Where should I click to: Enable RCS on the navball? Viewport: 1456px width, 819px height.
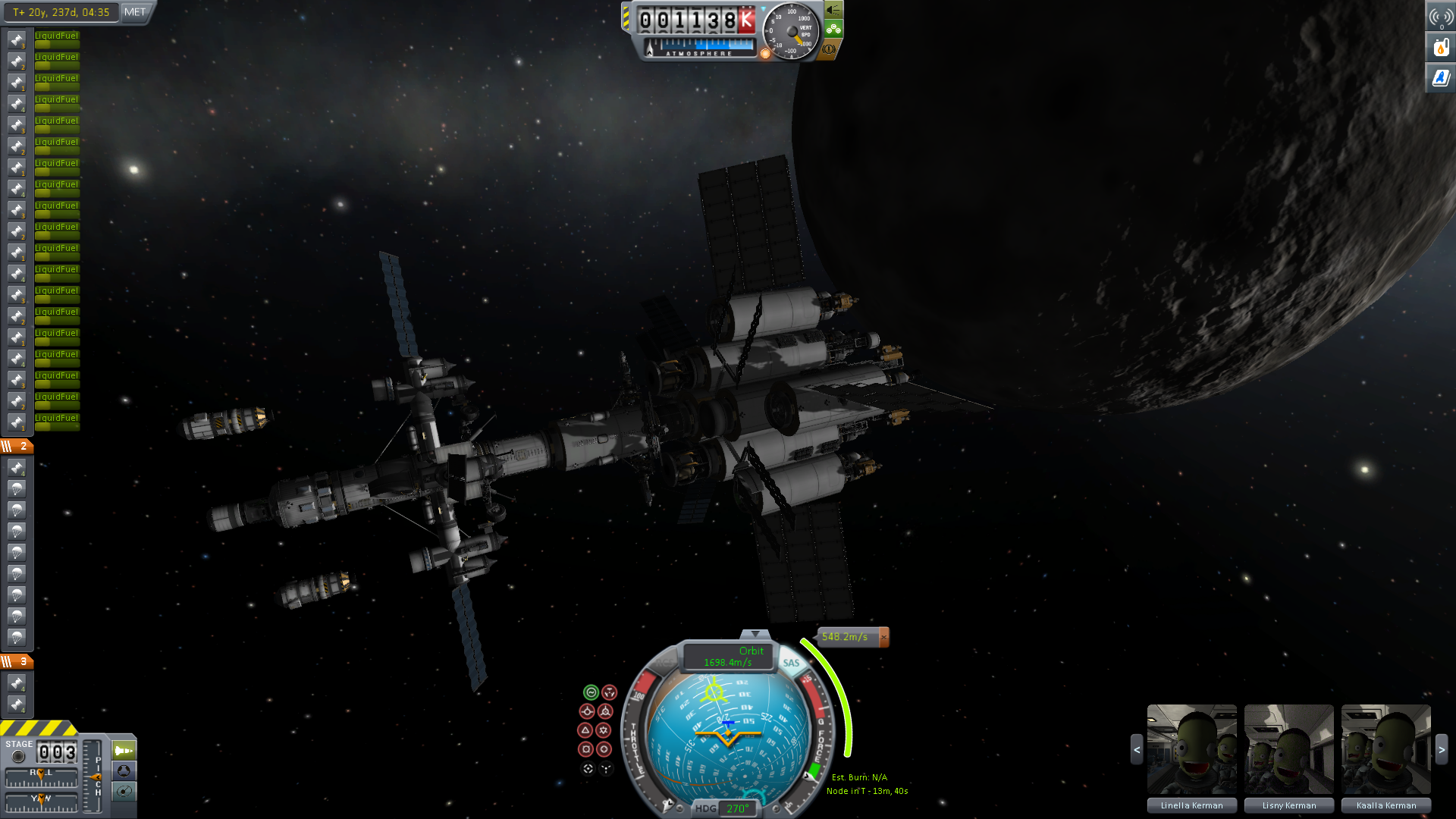coord(664,663)
